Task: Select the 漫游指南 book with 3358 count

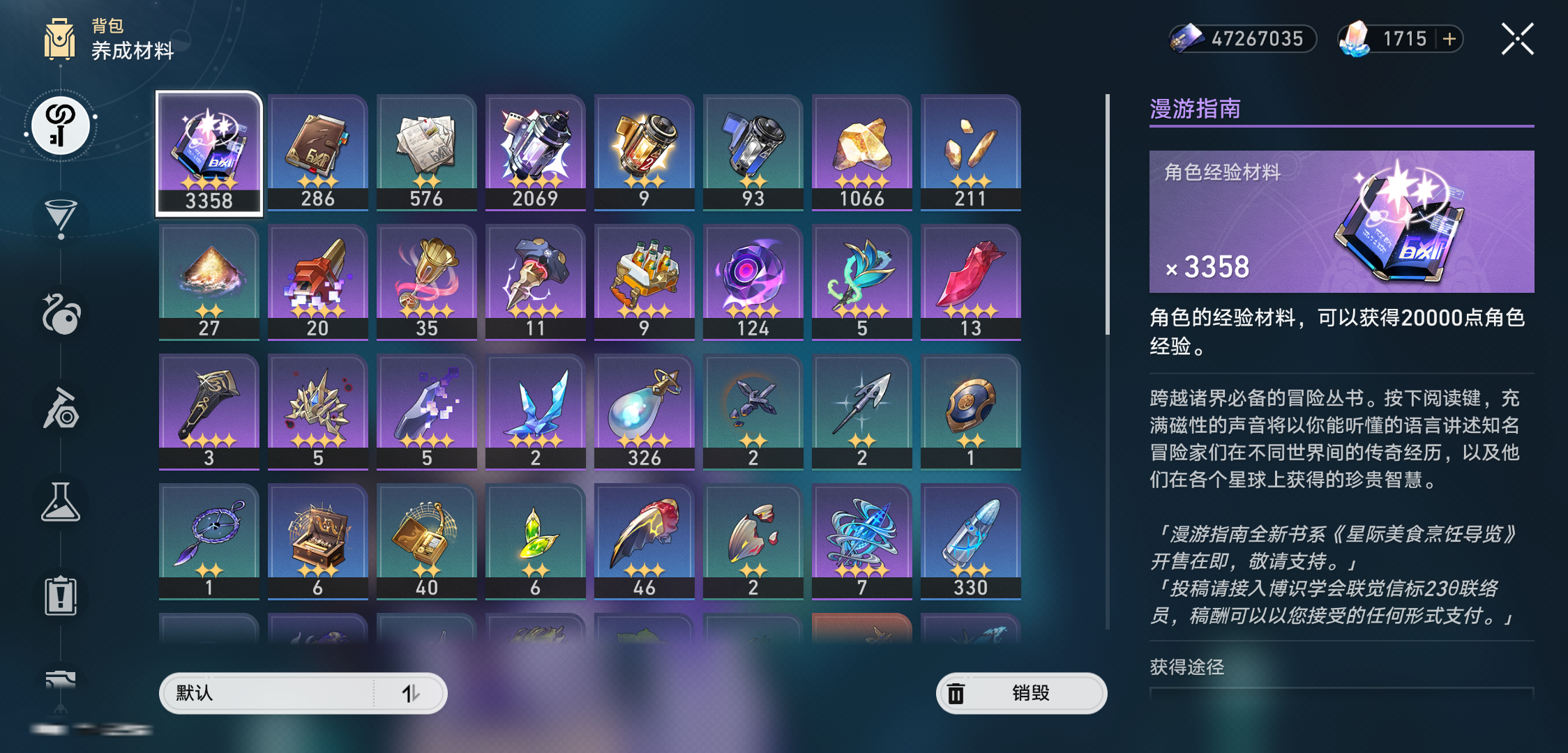Action: tap(209, 153)
